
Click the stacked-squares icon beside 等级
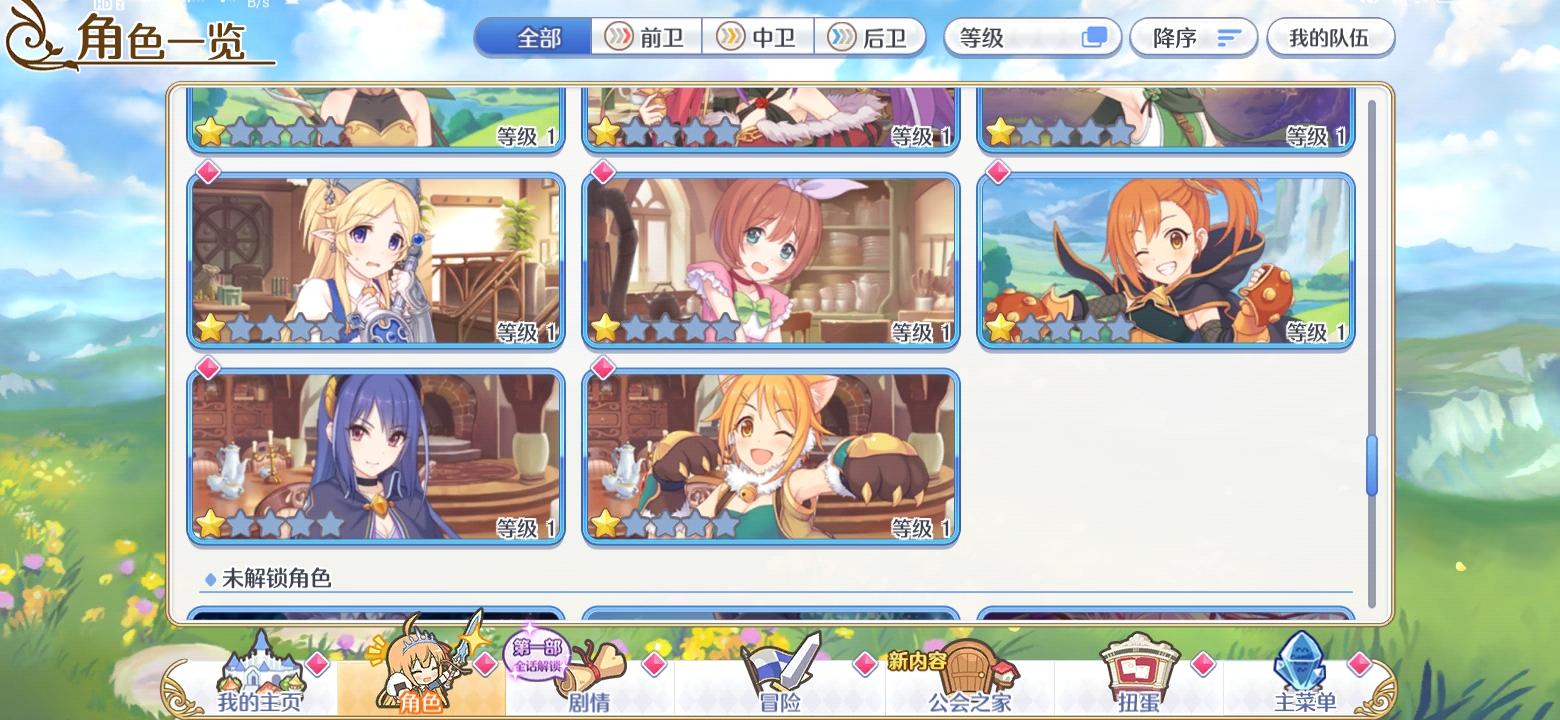click(x=1094, y=36)
